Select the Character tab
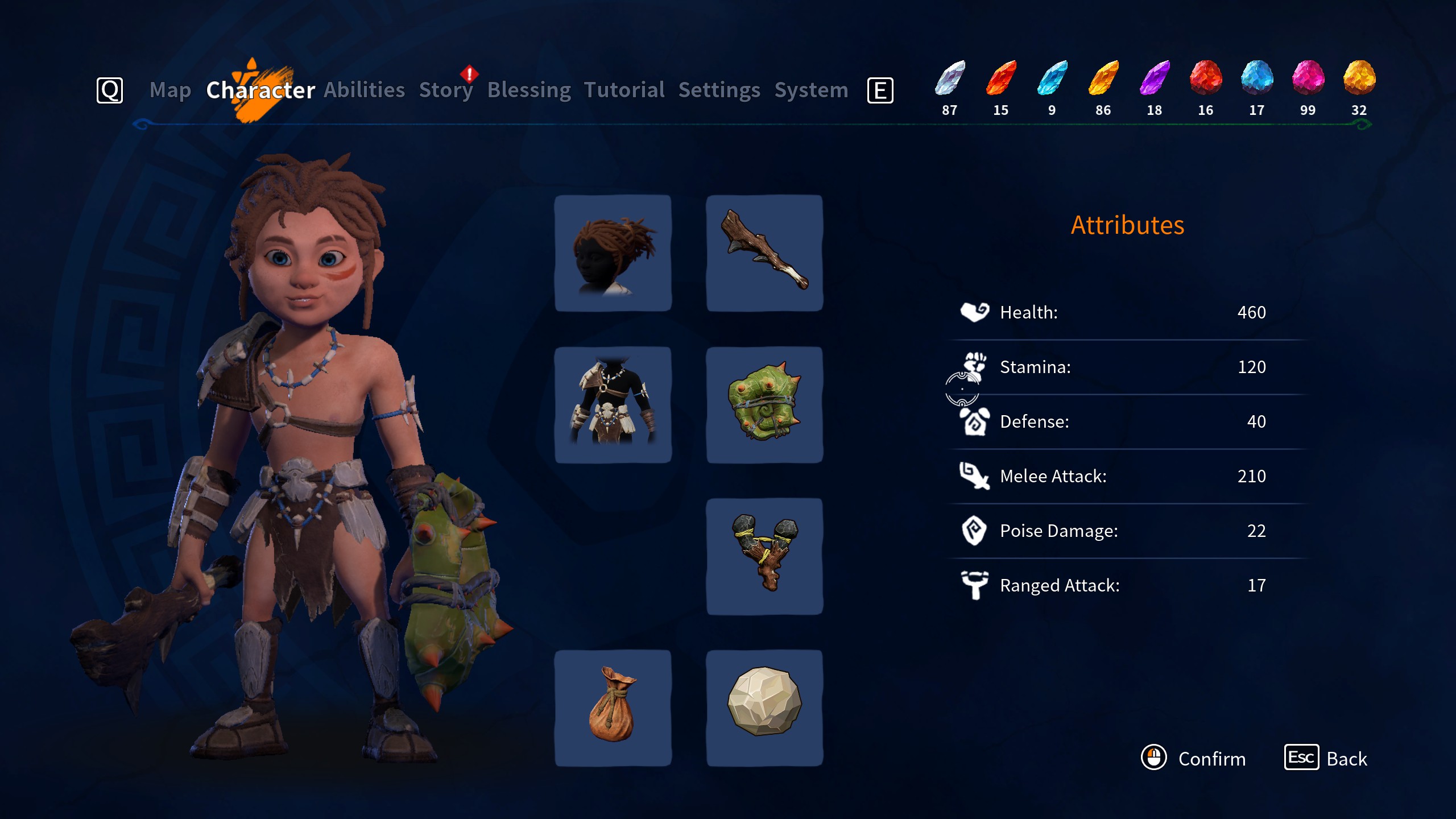Screen dimensions: 1456x819 point(260,90)
